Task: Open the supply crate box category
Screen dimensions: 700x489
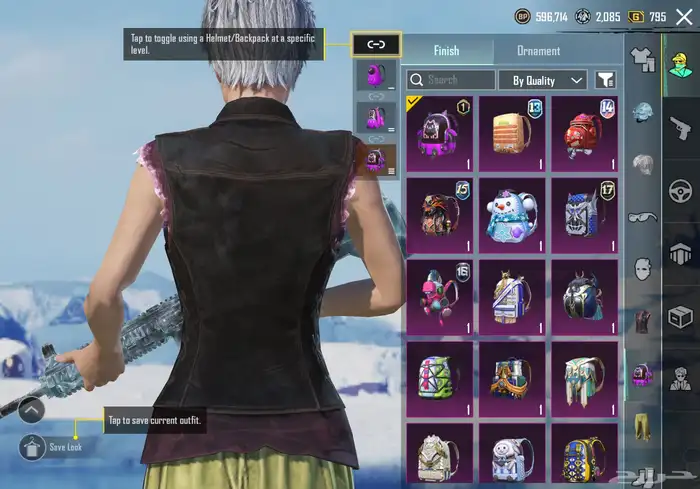Action: 680,317
